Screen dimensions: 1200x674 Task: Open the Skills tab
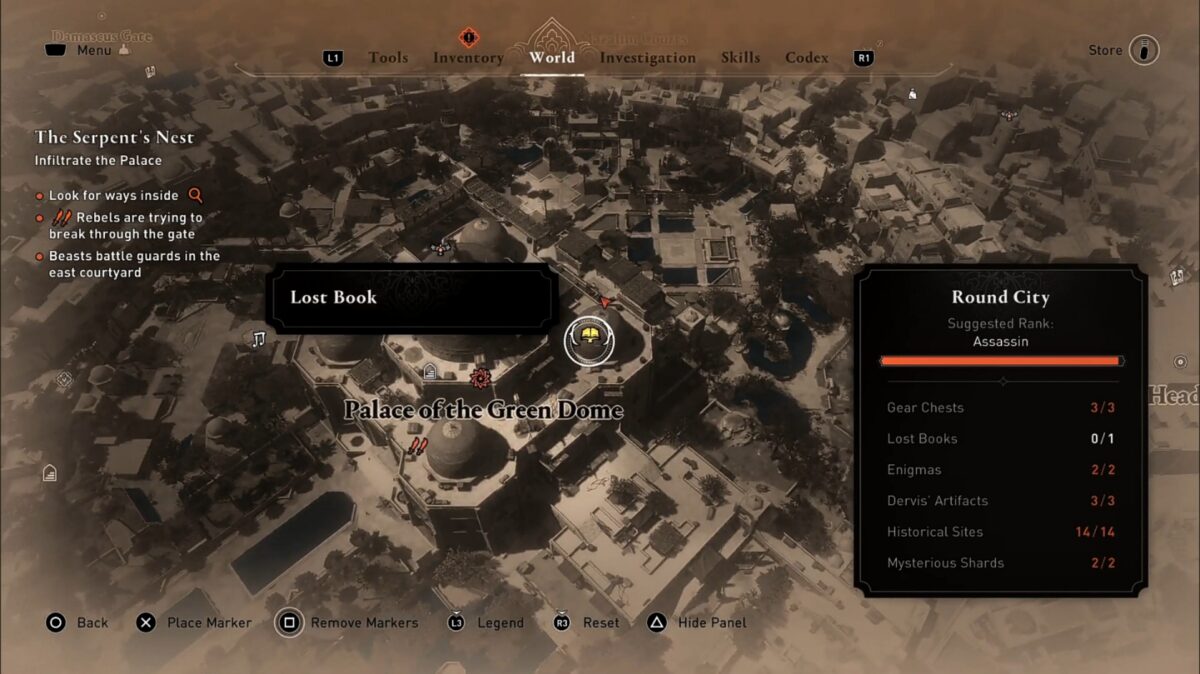point(741,58)
